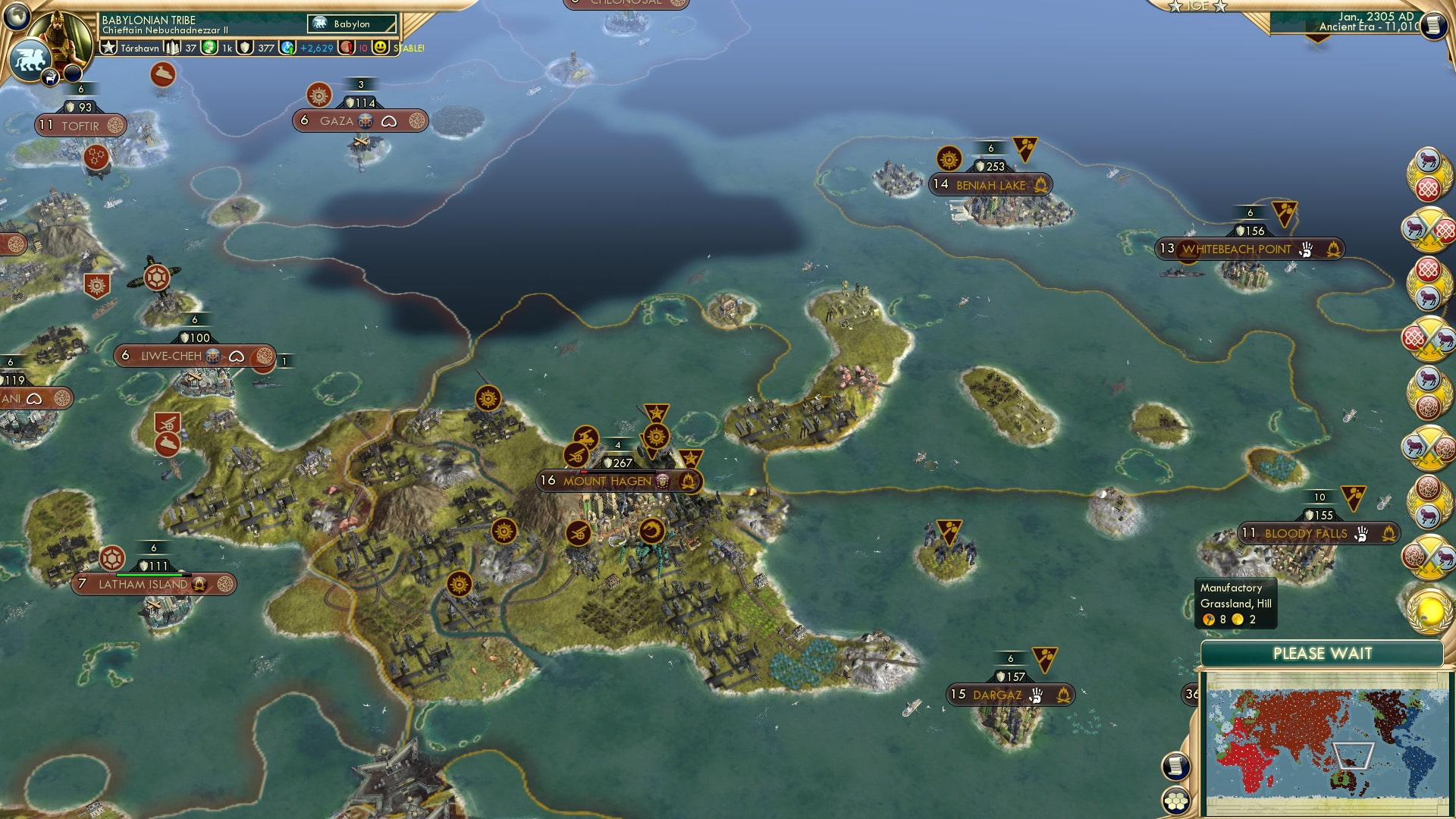Viewport: 1456px width, 819px height.
Task: Click the yellow smiley happiness icon
Action: pos(380,48)
